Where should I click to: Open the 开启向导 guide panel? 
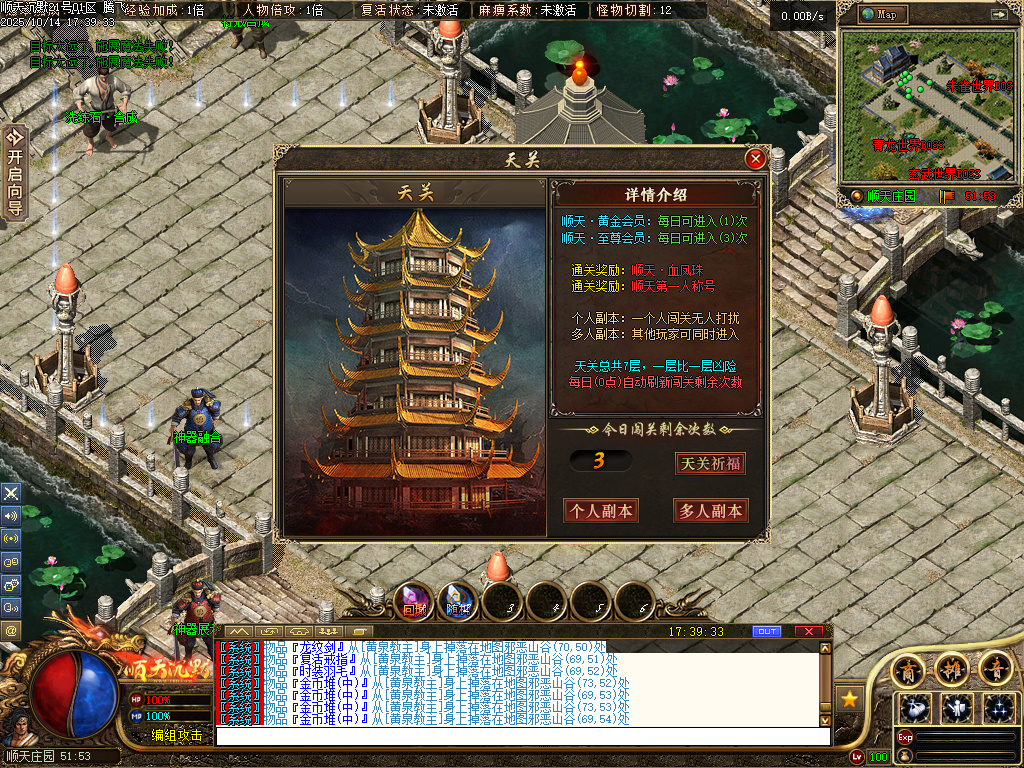14,172
